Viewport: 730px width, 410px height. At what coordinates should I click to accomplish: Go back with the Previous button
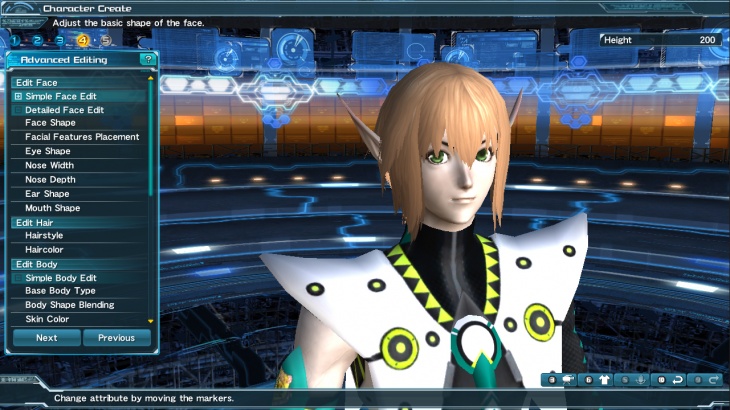(116, 338)
